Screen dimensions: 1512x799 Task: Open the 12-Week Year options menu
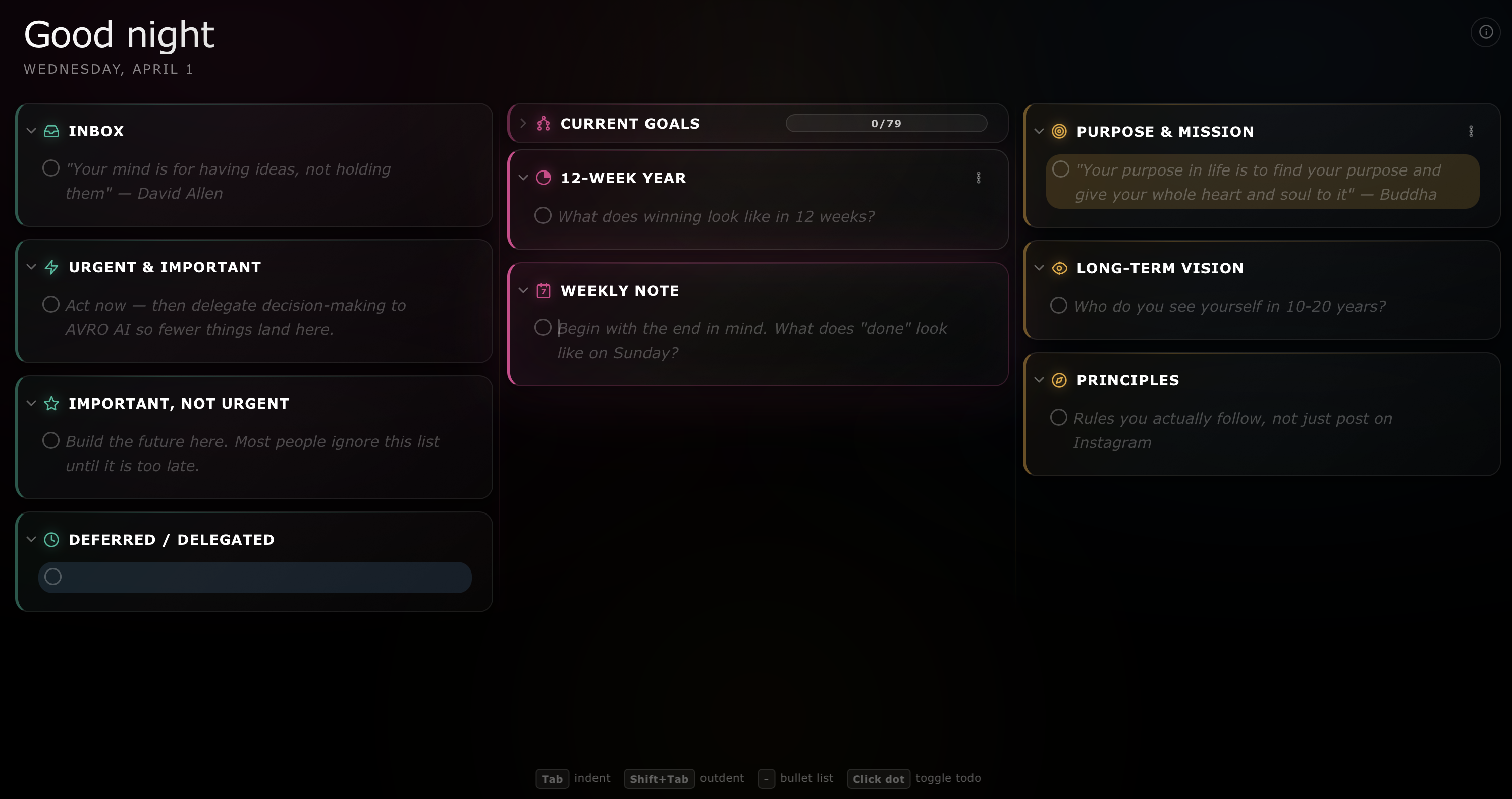pos(978,178)
